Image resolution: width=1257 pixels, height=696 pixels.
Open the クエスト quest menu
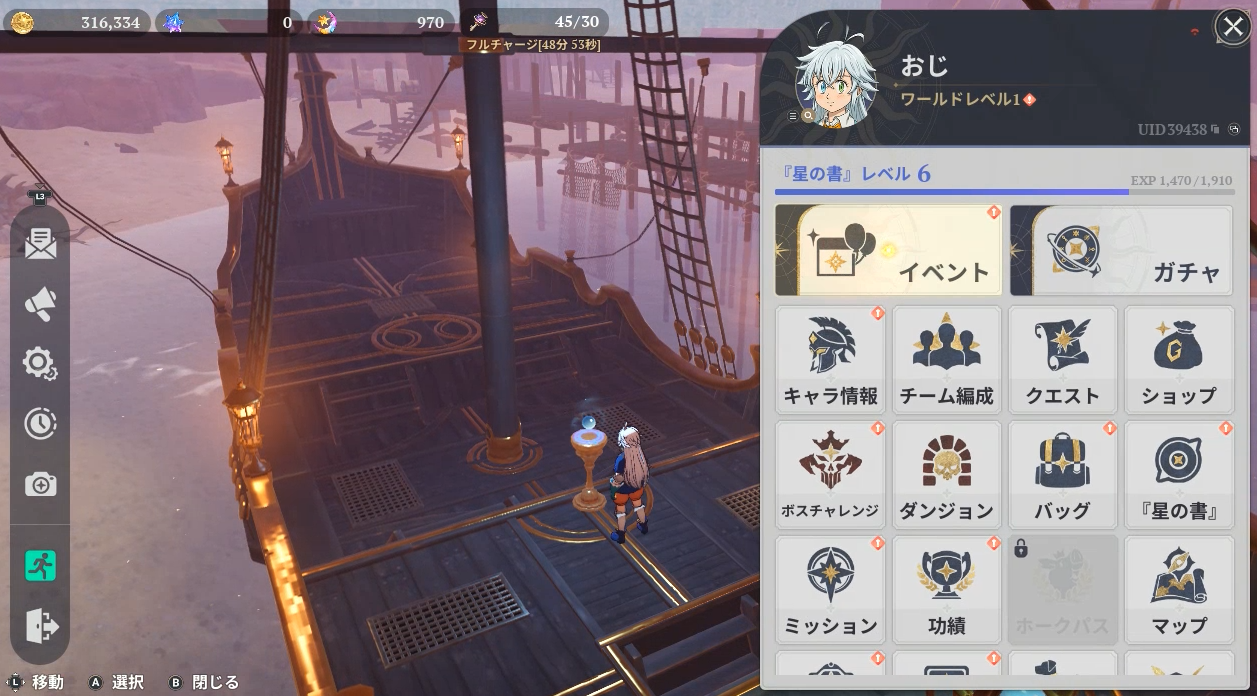[x=1062, y=360]
